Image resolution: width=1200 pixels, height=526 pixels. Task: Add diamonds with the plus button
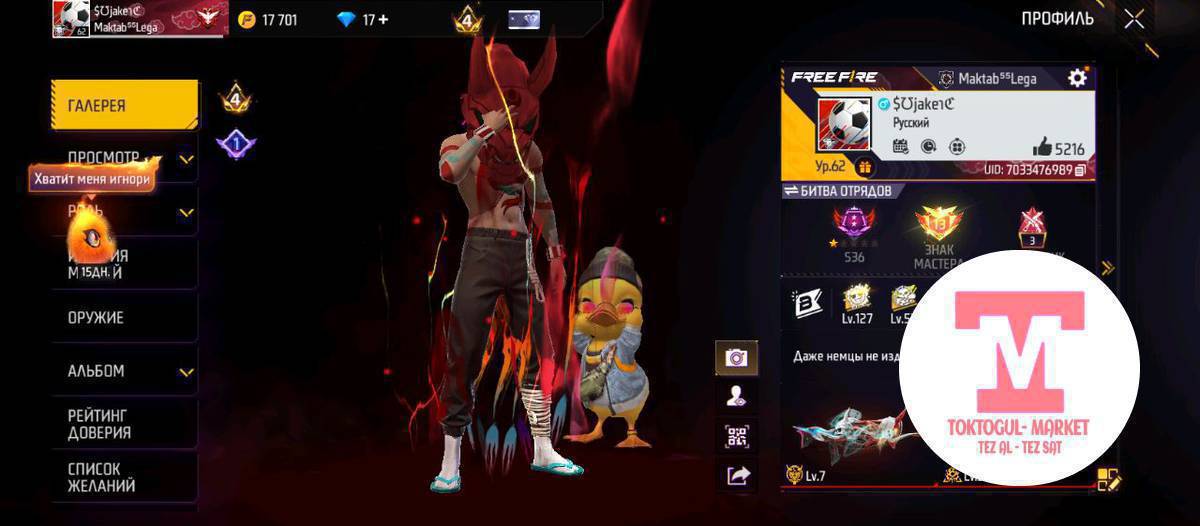point(383,19)
